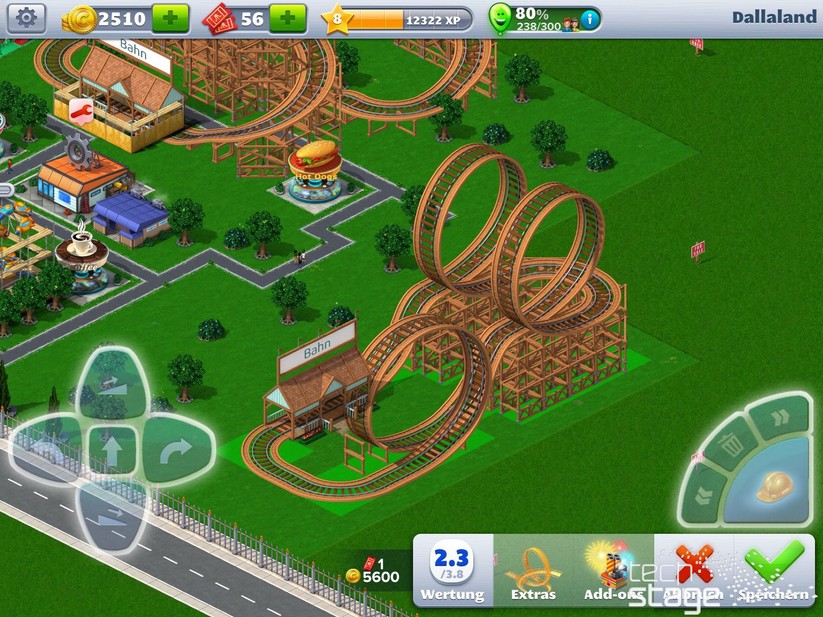Tap the double left arrows button
This screenshot has width=823, height=617.
point(703,494)
